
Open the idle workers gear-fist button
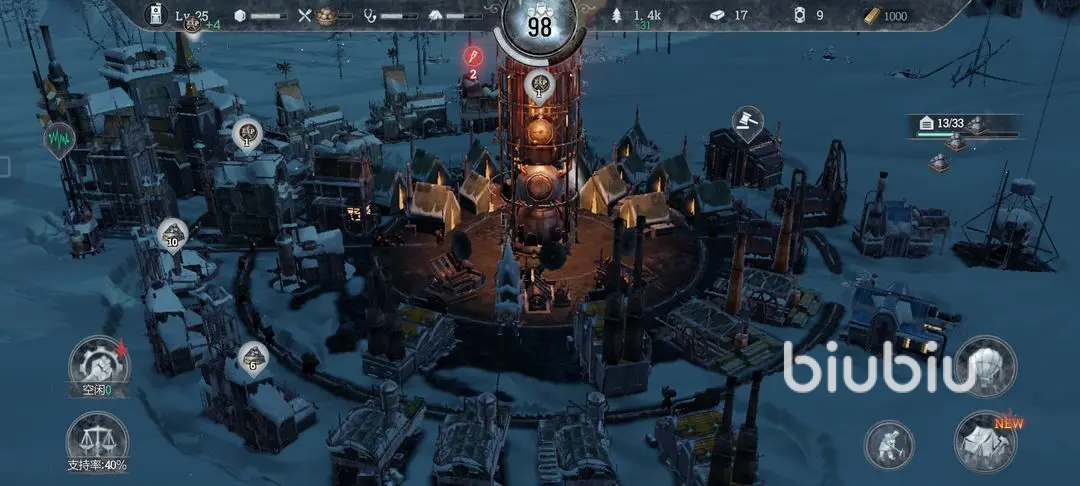coord(98,365)
